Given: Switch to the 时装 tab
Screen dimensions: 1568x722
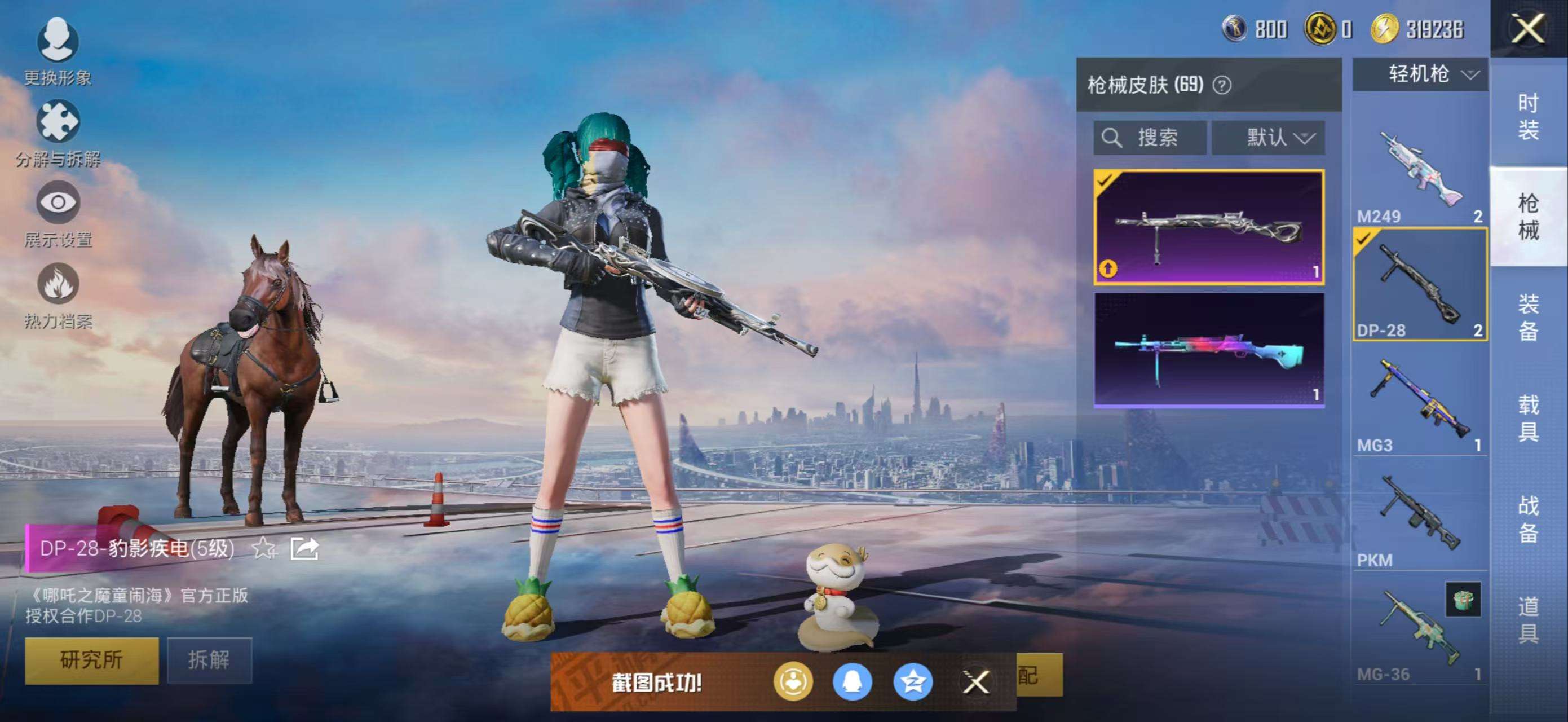Looking at the screenshot, I should (1528, 116).
